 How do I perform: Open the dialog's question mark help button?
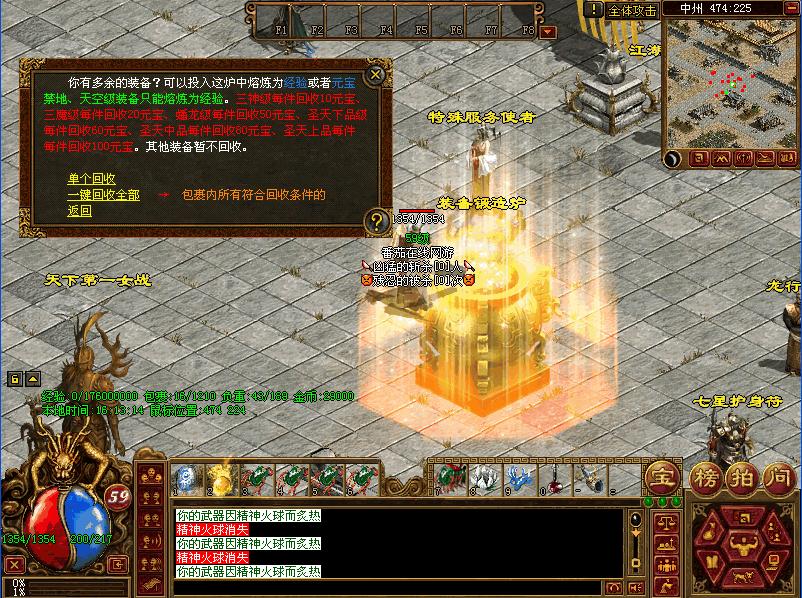pos(375,220)
